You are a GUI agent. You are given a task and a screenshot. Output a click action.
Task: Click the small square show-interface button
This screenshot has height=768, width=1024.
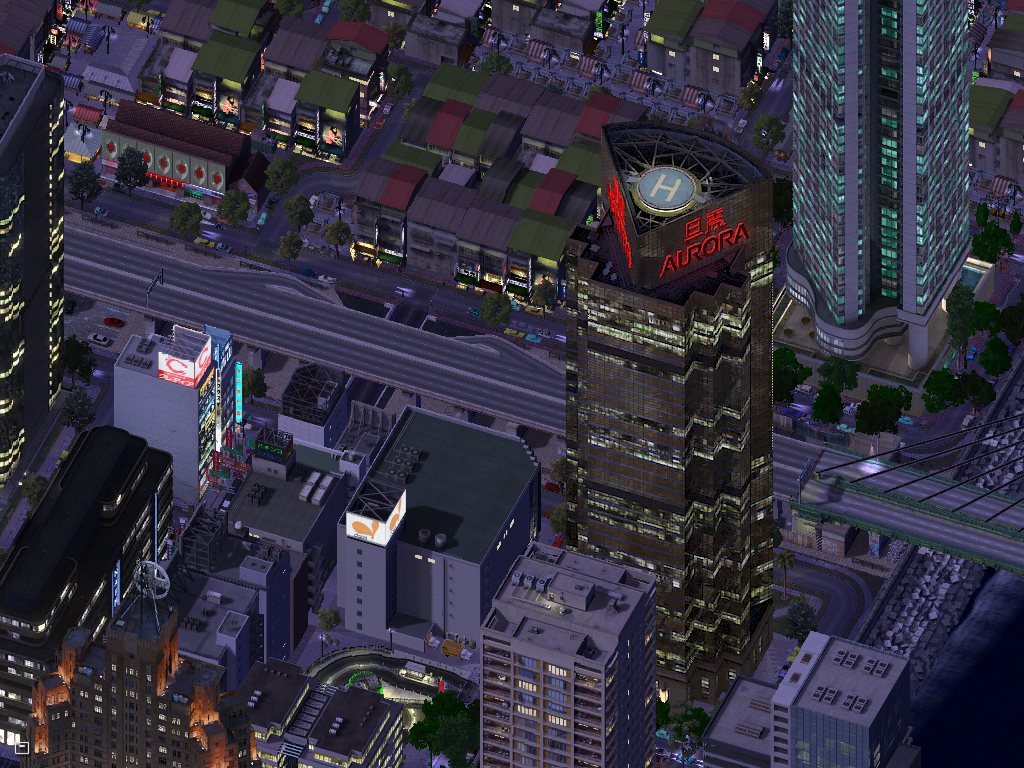point(21,746)
